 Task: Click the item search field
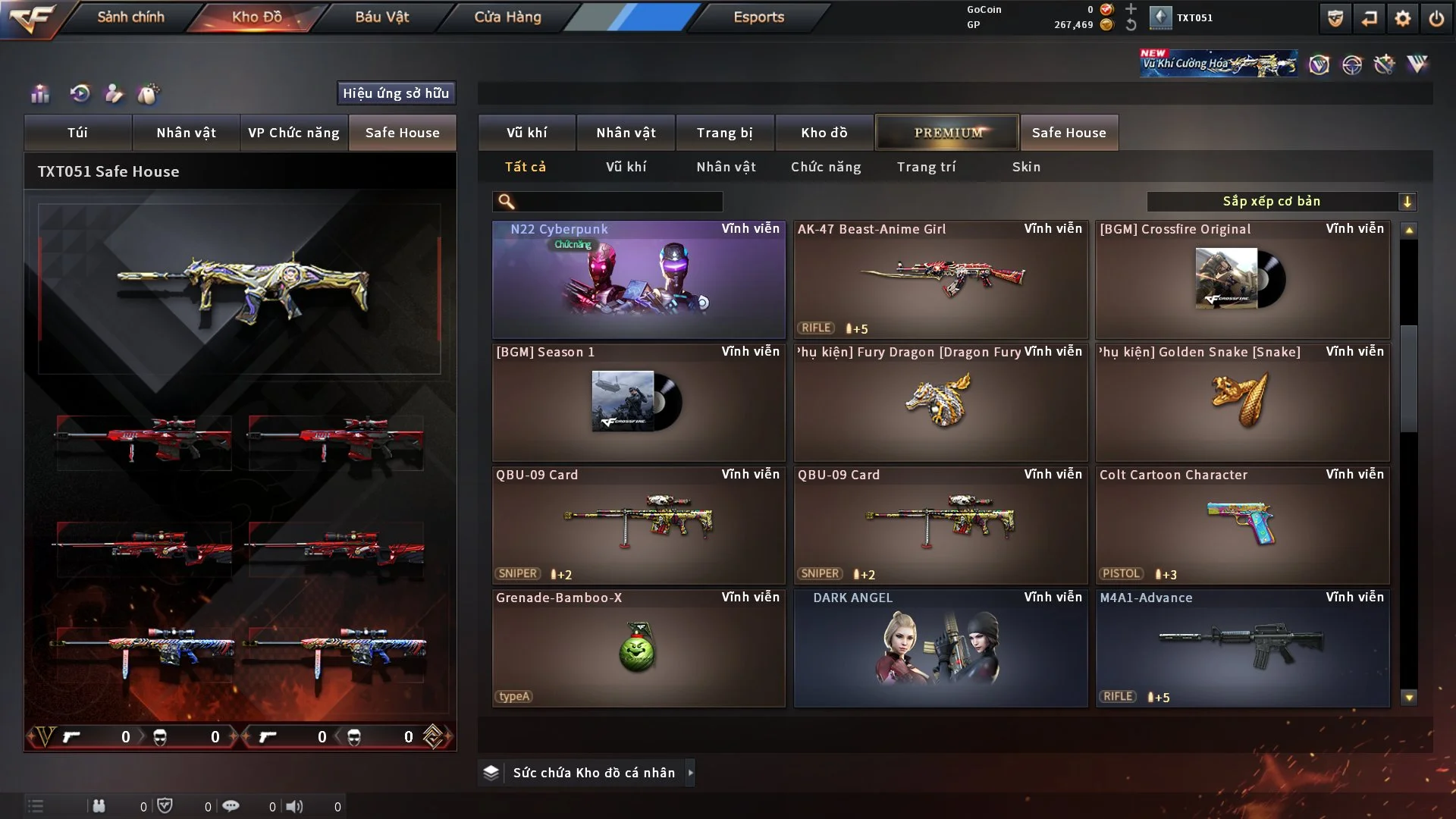click(618, 202)
